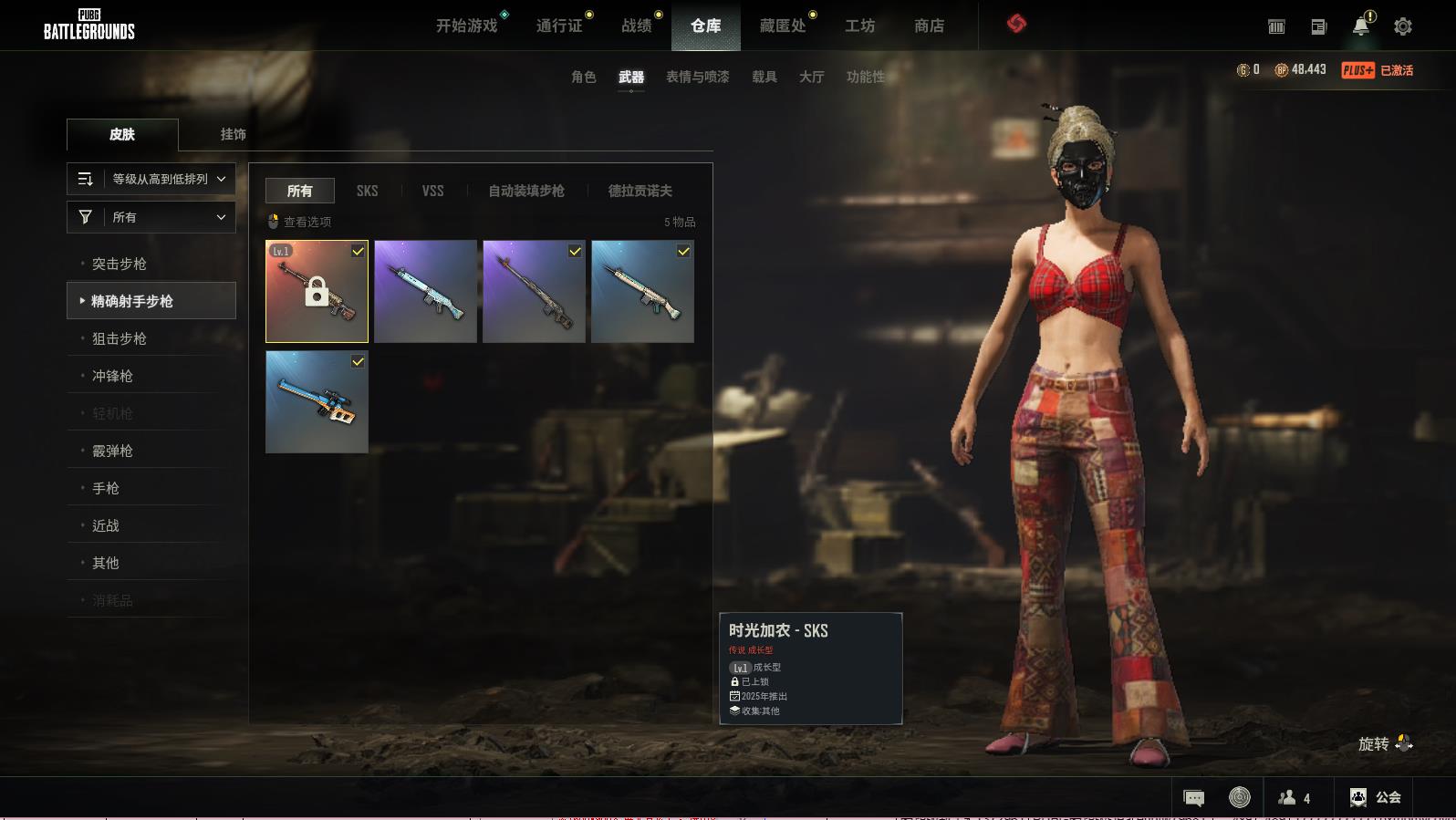Open the settings gear icon
The width and height of the screenshot is (1456, 820).
(1403, 26)
